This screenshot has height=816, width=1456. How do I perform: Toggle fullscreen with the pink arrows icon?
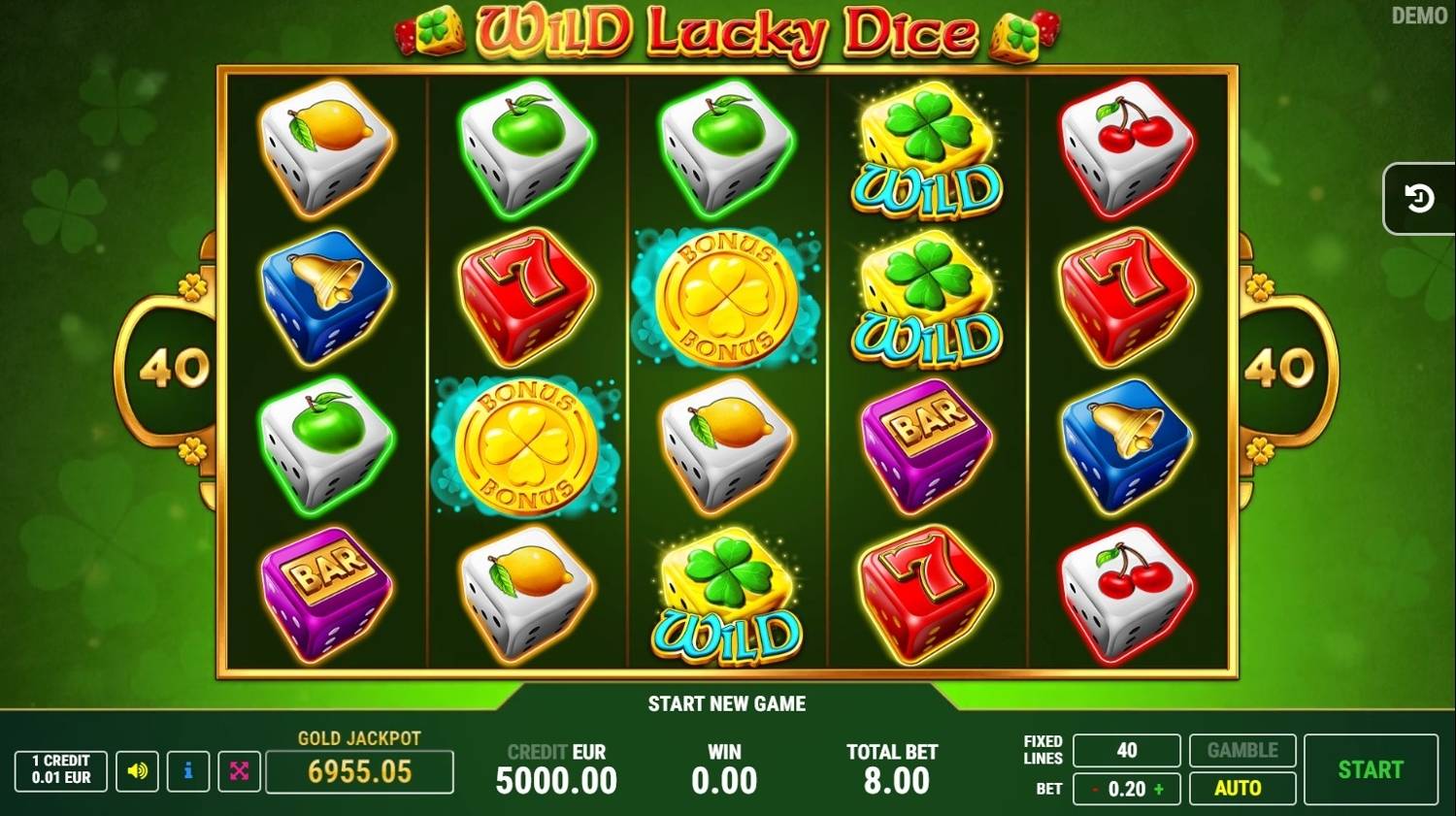pos(238,771)
